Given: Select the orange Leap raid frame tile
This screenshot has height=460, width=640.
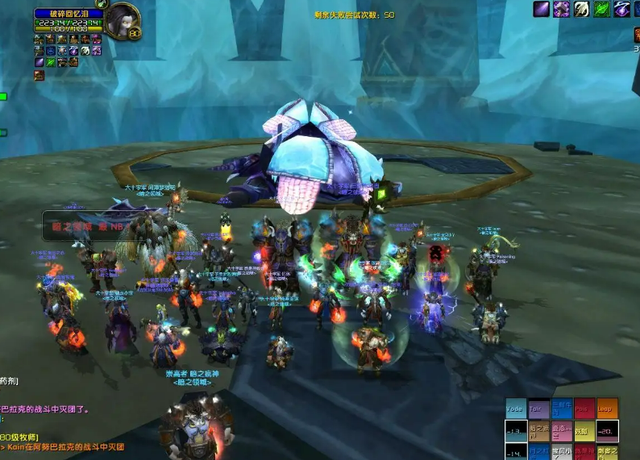Looking at the screenshot, I should [607, 410].
